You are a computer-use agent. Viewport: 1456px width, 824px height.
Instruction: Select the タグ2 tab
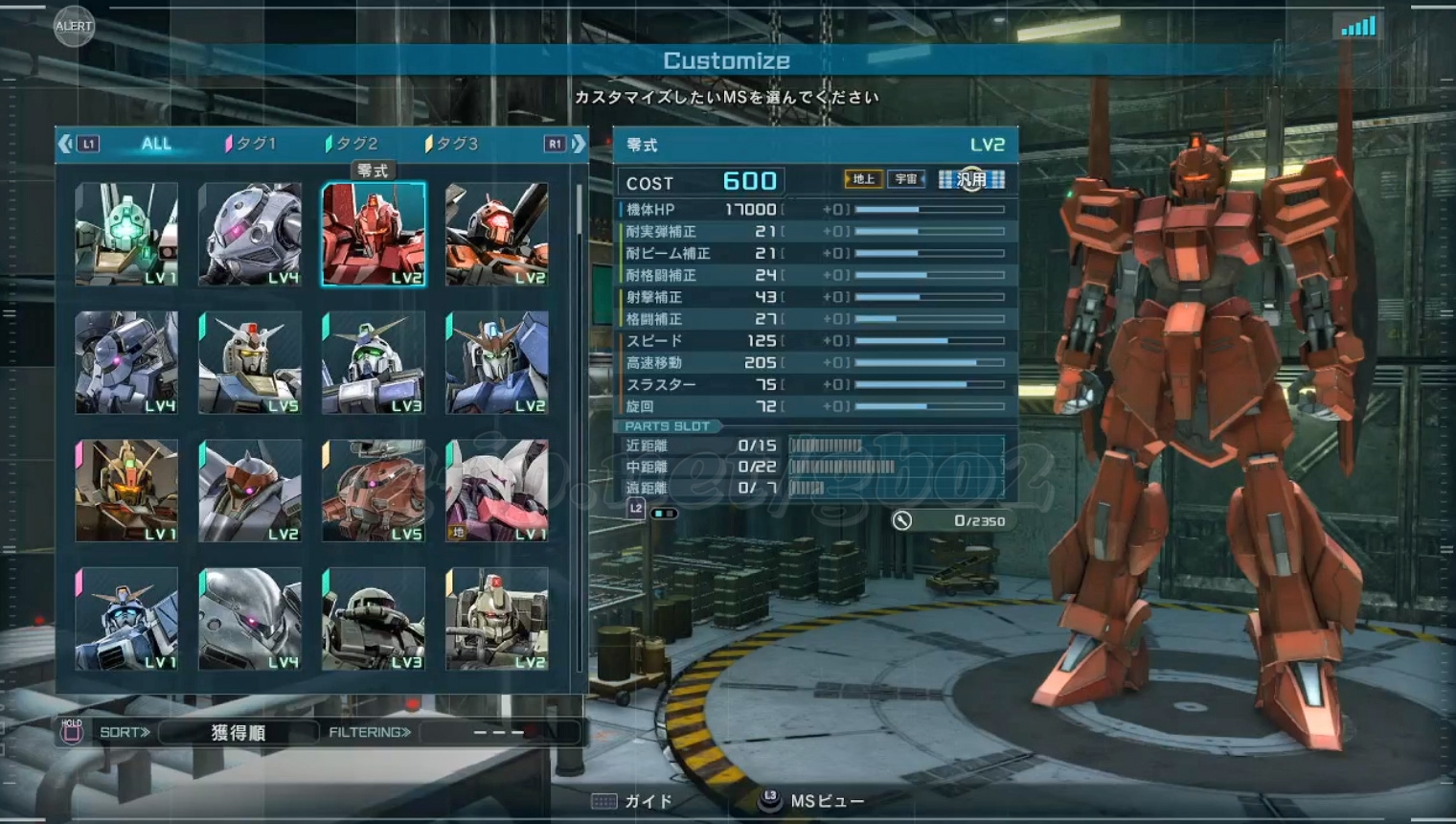(x=353, y=144)
